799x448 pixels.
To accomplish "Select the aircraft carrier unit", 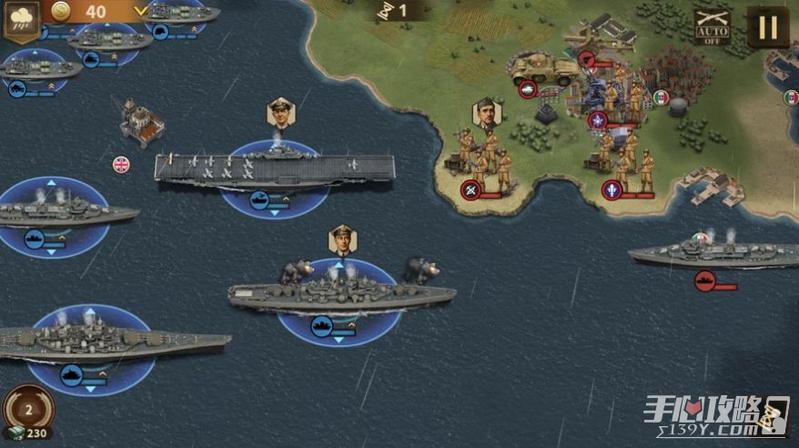I will point(260,168).
